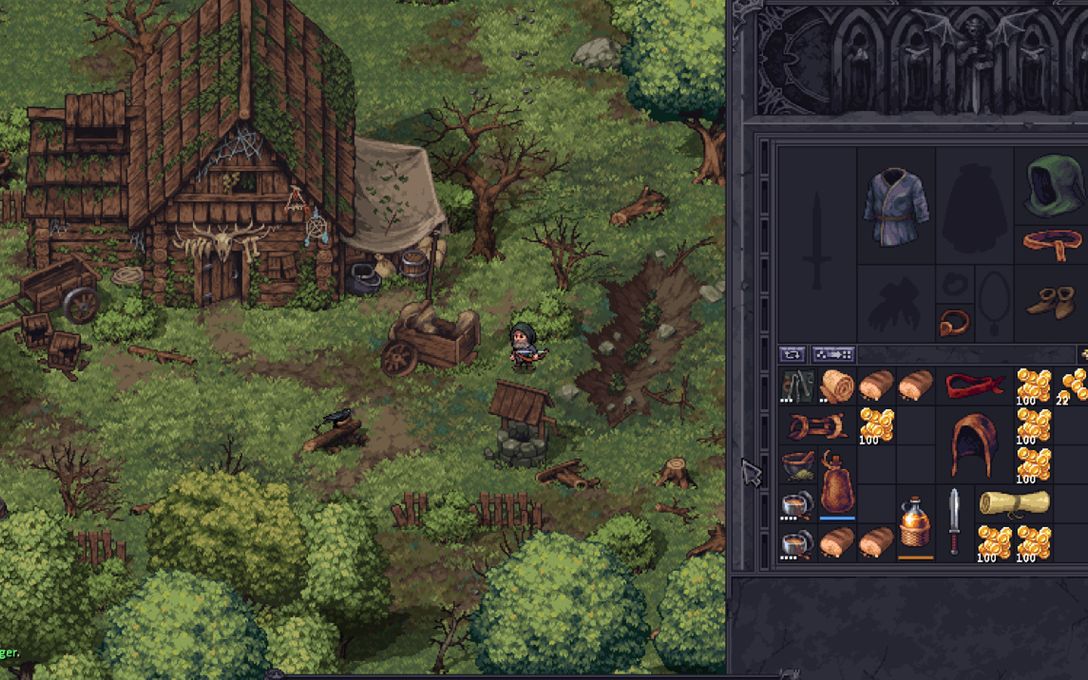This screenshot has height=680, width=1088.
Task: Select the equipped blue linen shirt
Action: [896, 207]
